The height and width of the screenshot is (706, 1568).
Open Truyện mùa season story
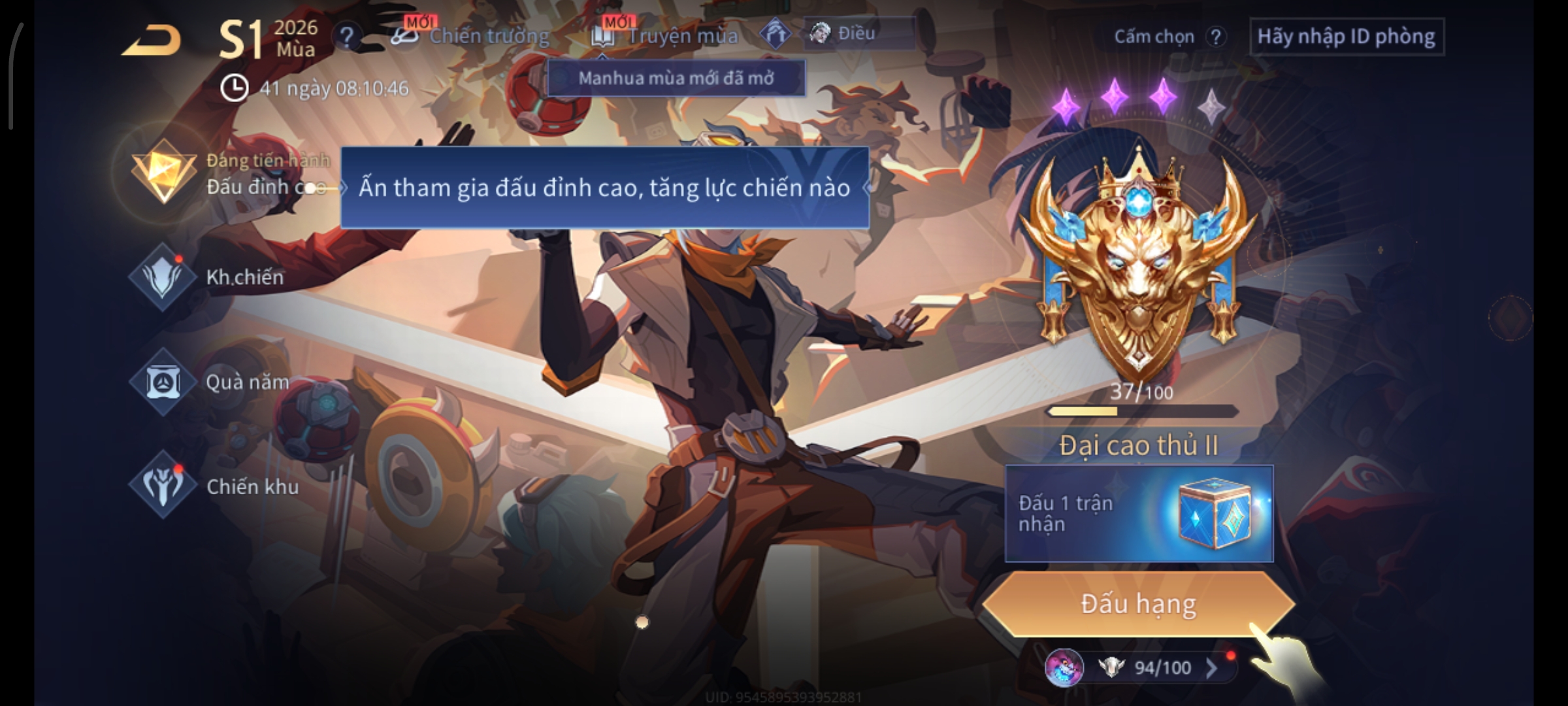pos(665,35)
